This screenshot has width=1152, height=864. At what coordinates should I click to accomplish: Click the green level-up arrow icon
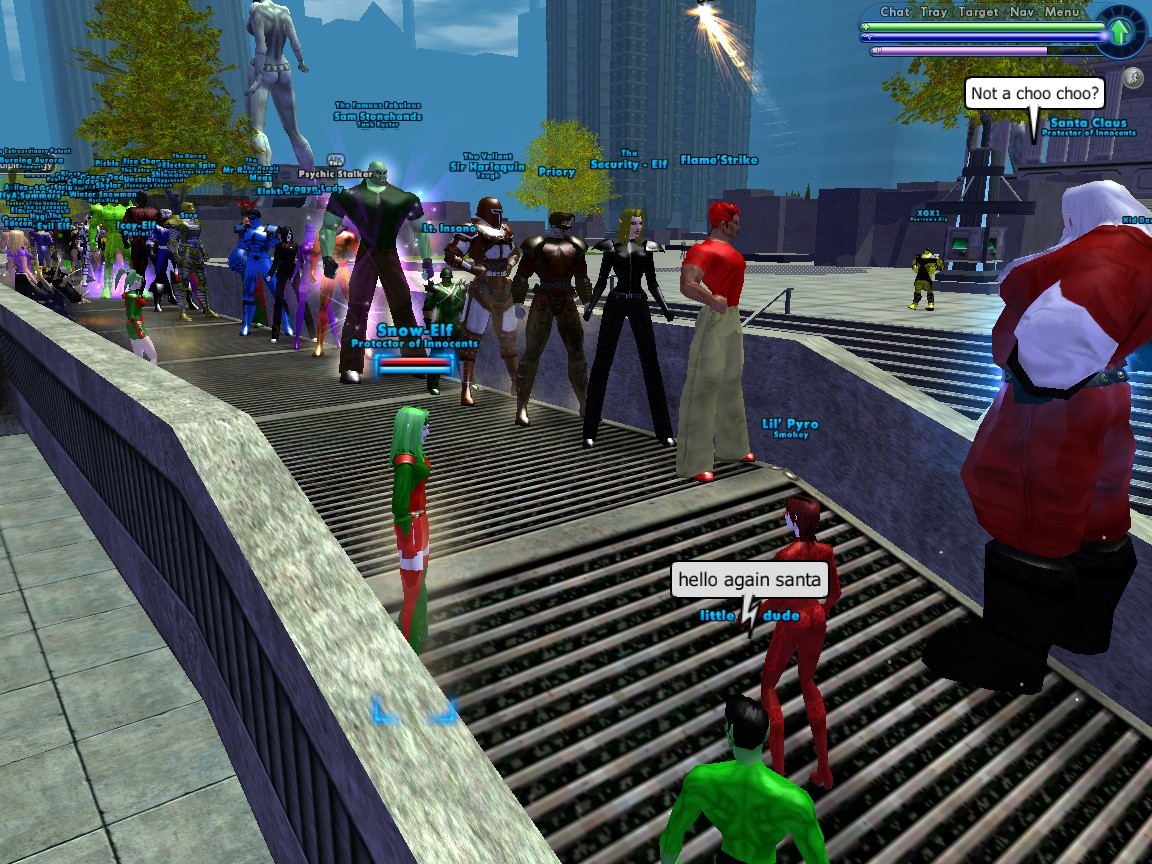pyautogui.click(x=1117, y=35)
